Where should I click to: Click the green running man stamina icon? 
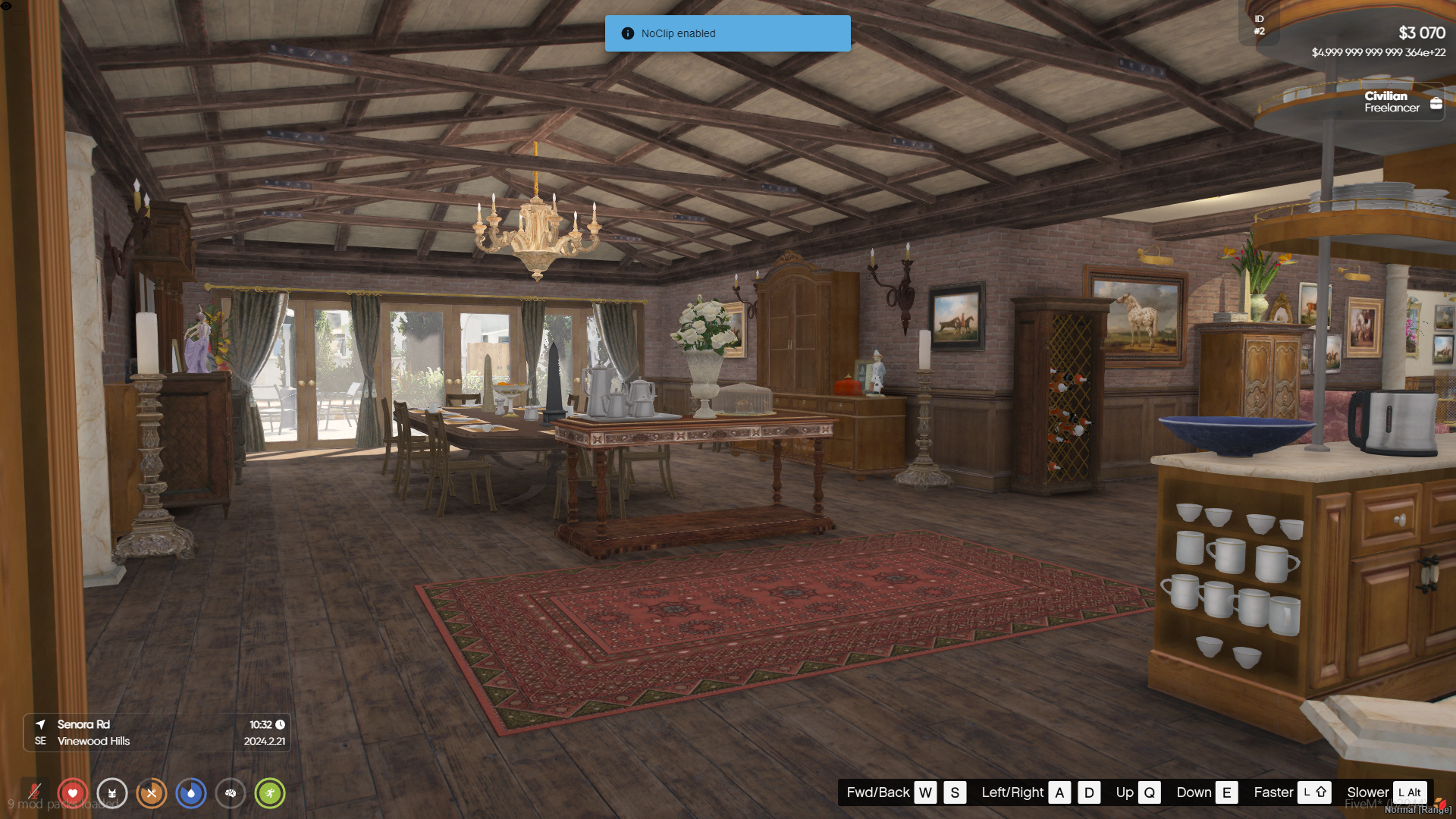[270, 793]
